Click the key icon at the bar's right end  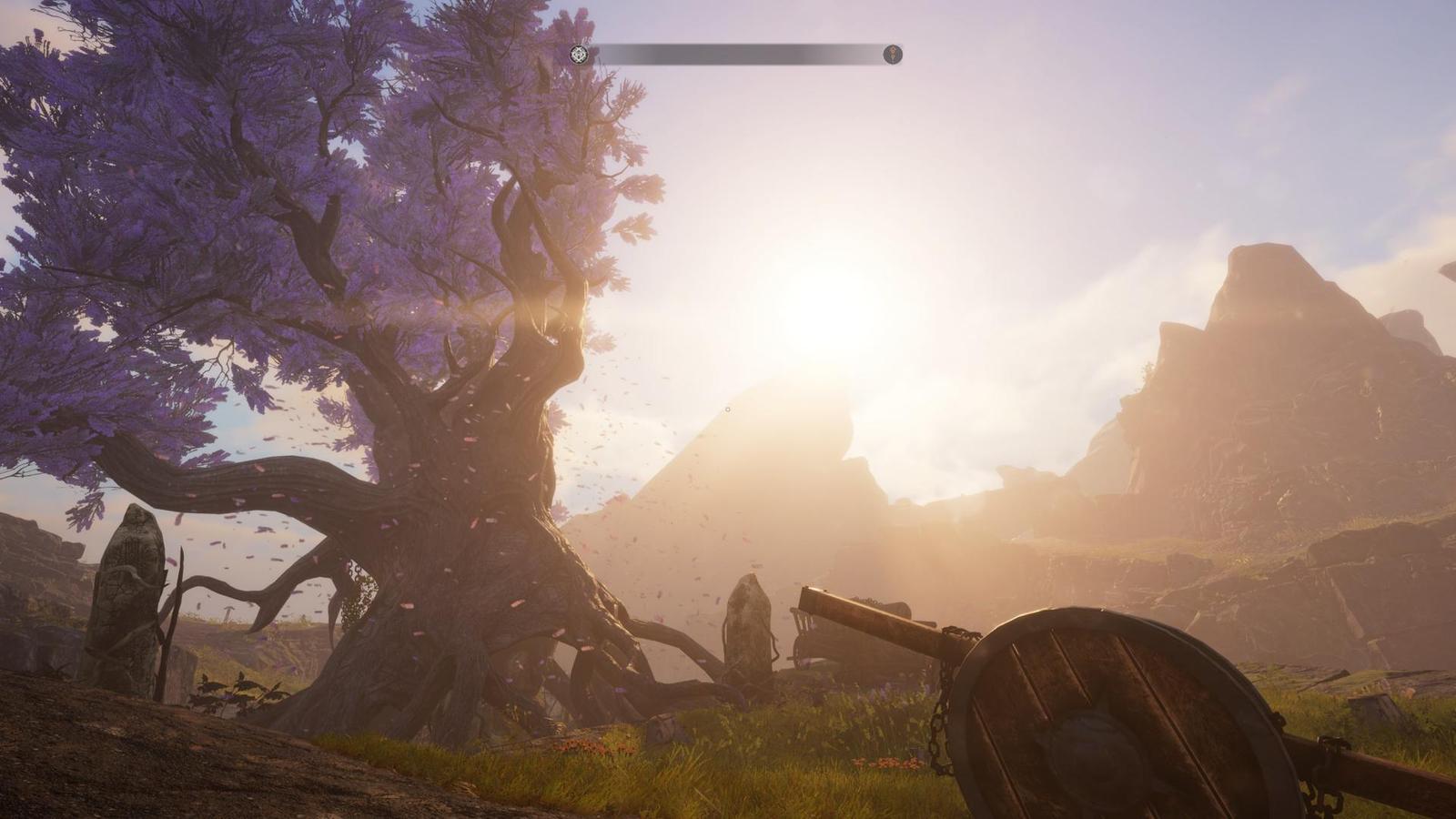click(892, 55)
